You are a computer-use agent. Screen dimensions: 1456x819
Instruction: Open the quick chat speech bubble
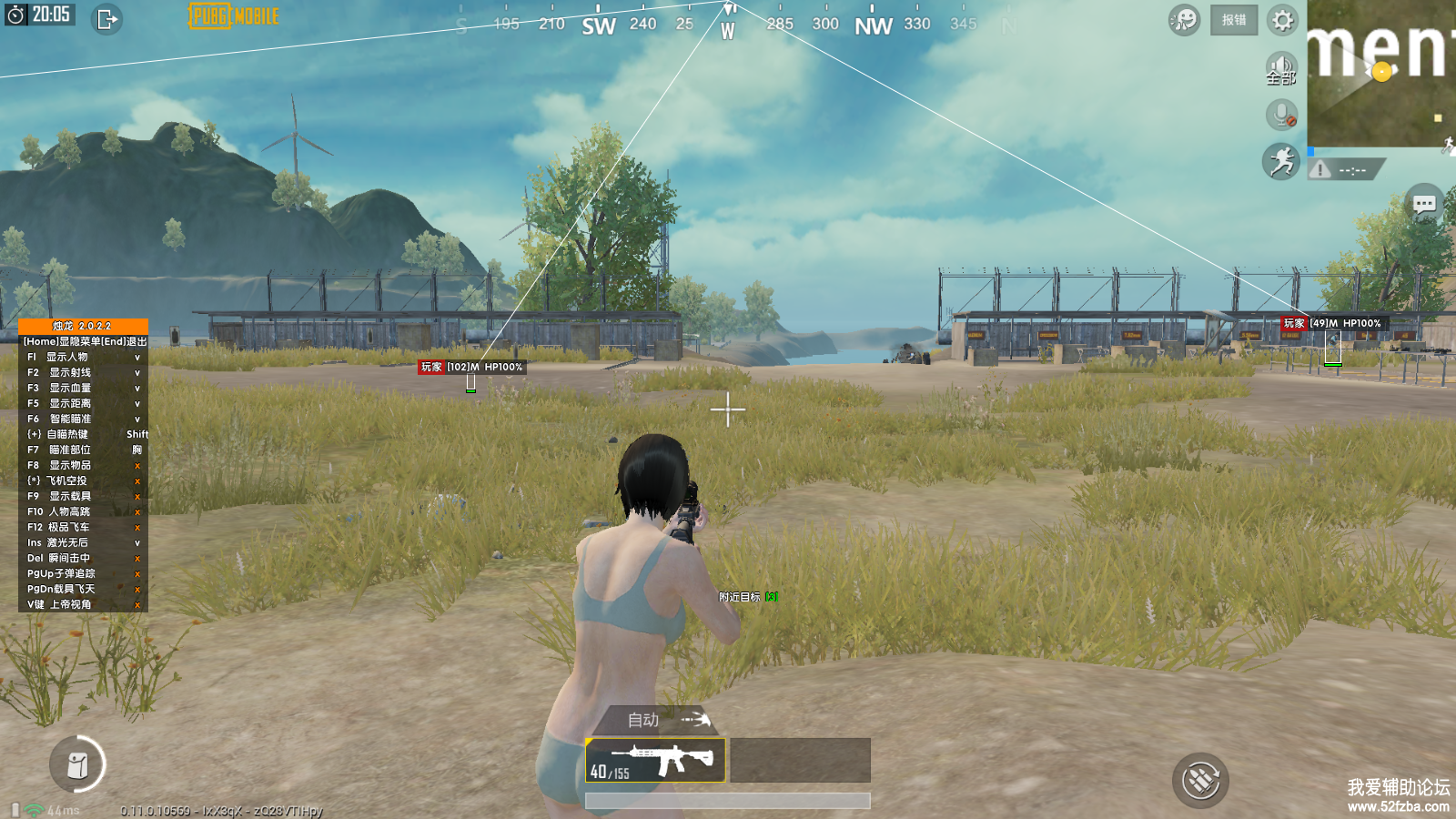pyautogui.click(x=1424, y=205)
